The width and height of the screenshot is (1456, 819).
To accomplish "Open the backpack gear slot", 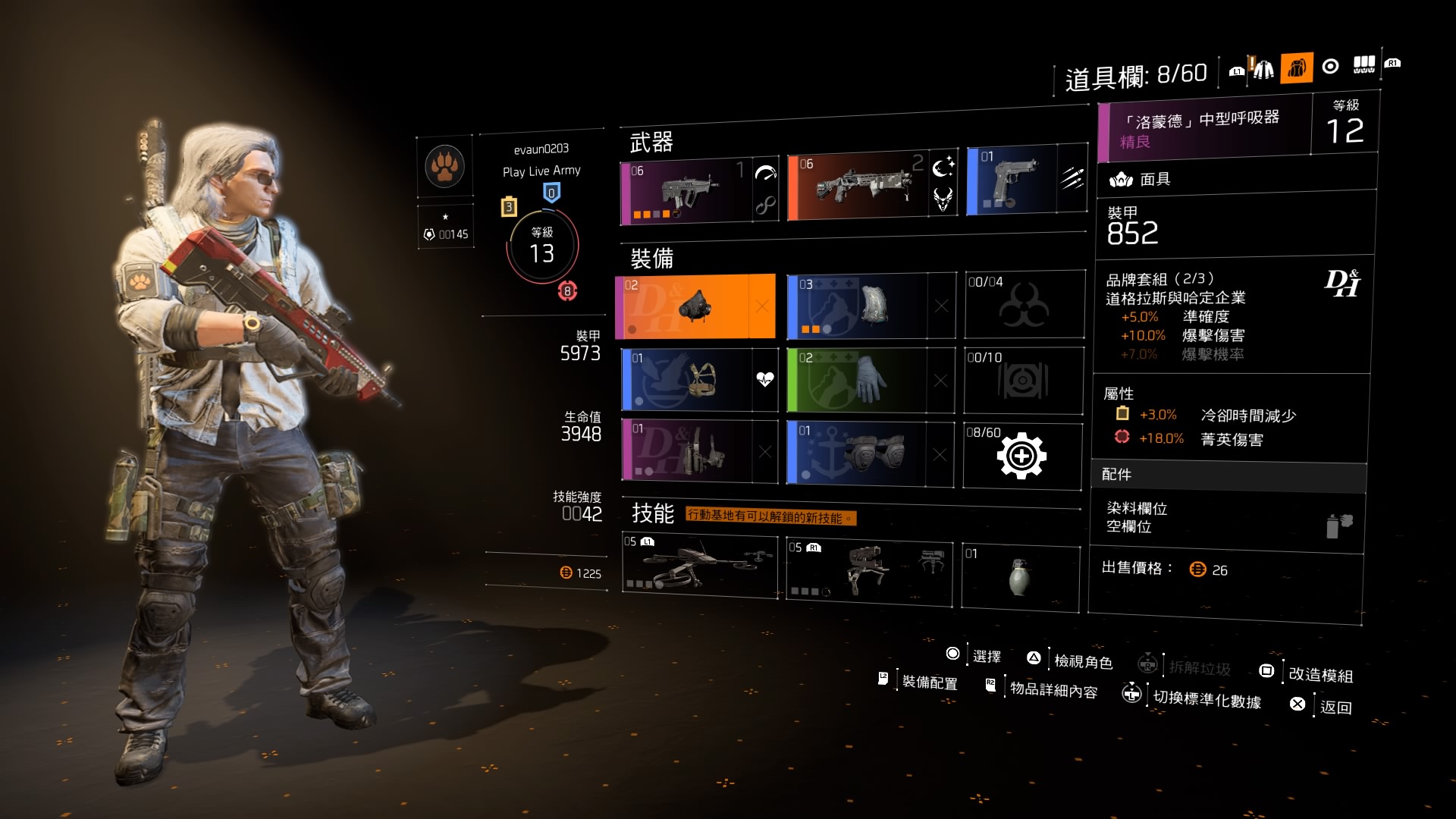I will coord(857,306).
